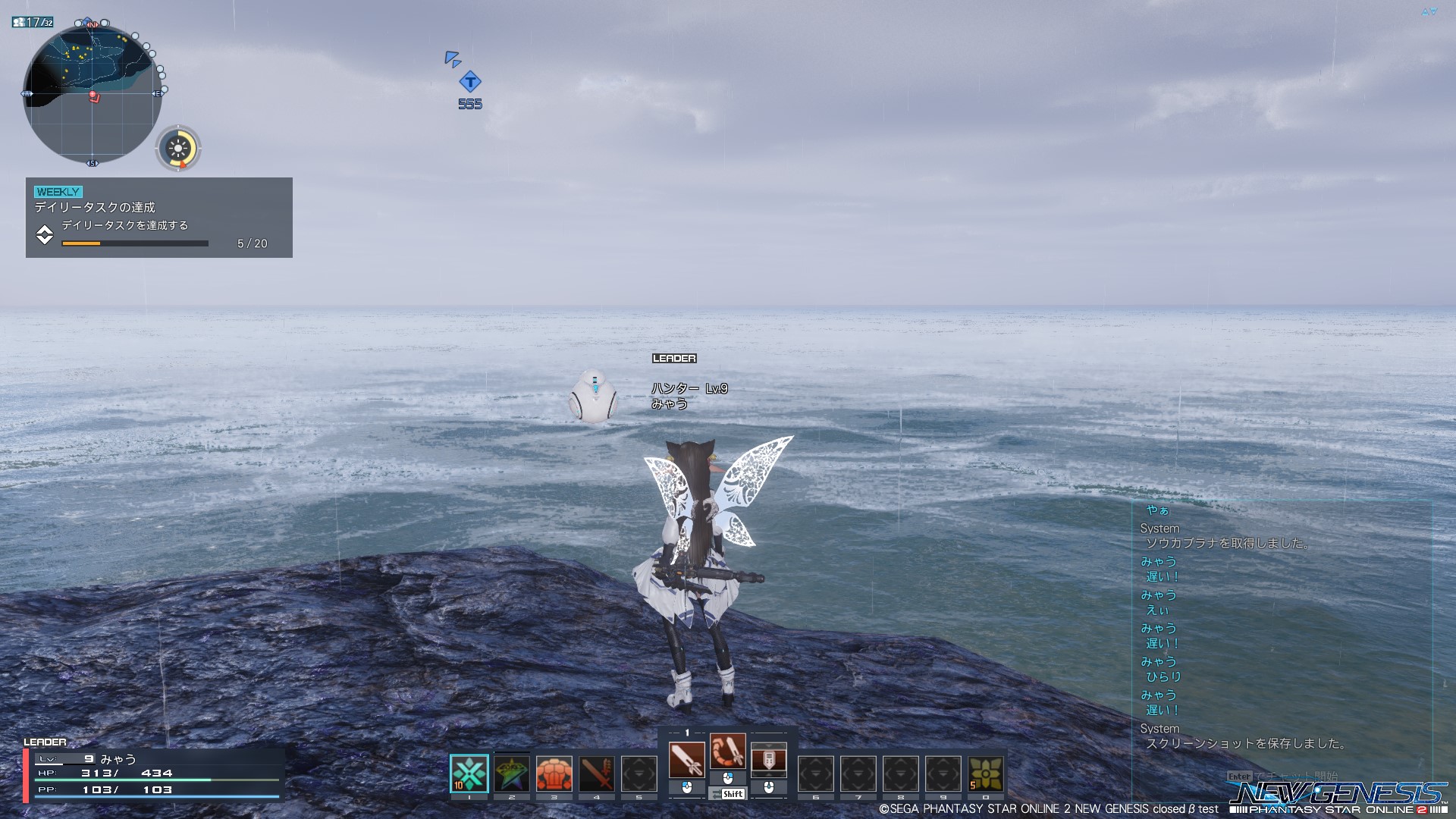Viewport: 1456px width, 819px height.
Task: Activate the right-click weapon action shield icon
Action: (x=769, y=759)
